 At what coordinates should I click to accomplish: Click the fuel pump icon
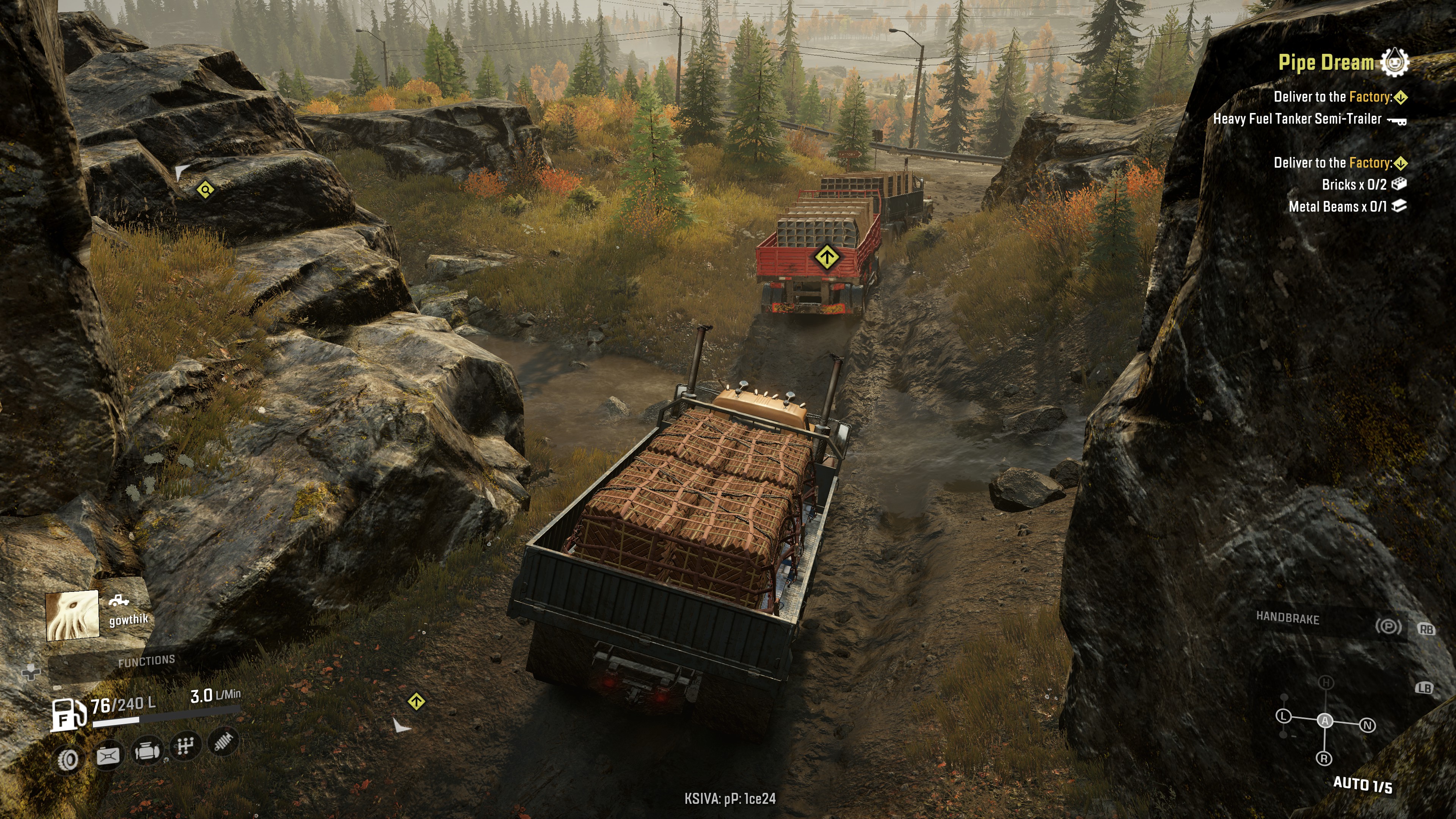coord(68,714)
